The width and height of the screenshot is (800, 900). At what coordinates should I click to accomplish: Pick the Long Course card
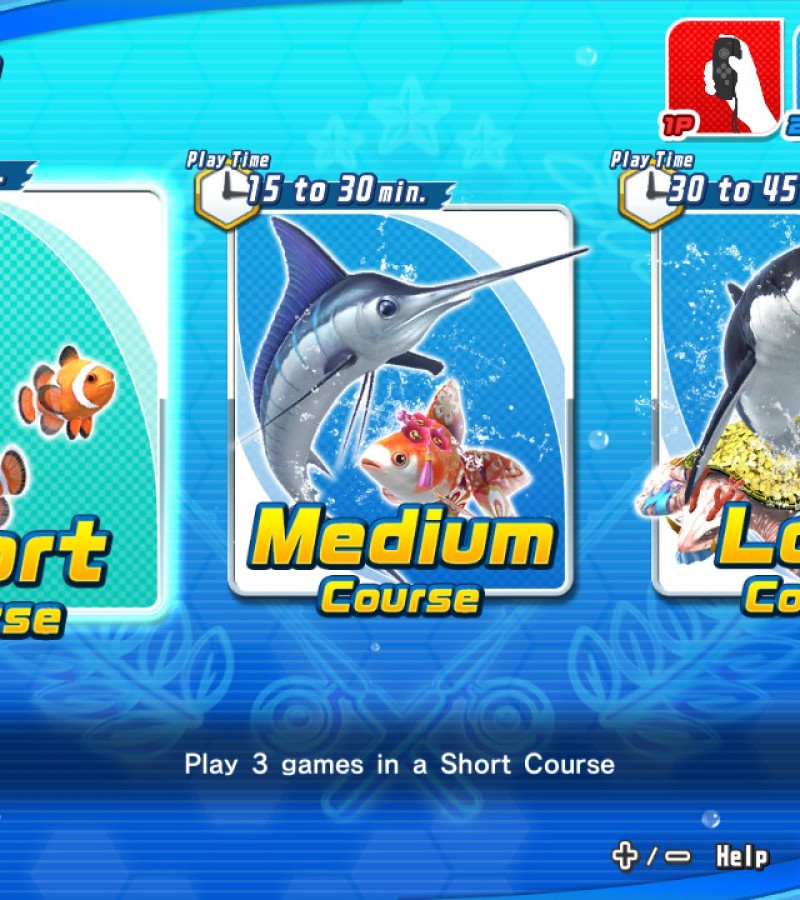pos(732,400)
